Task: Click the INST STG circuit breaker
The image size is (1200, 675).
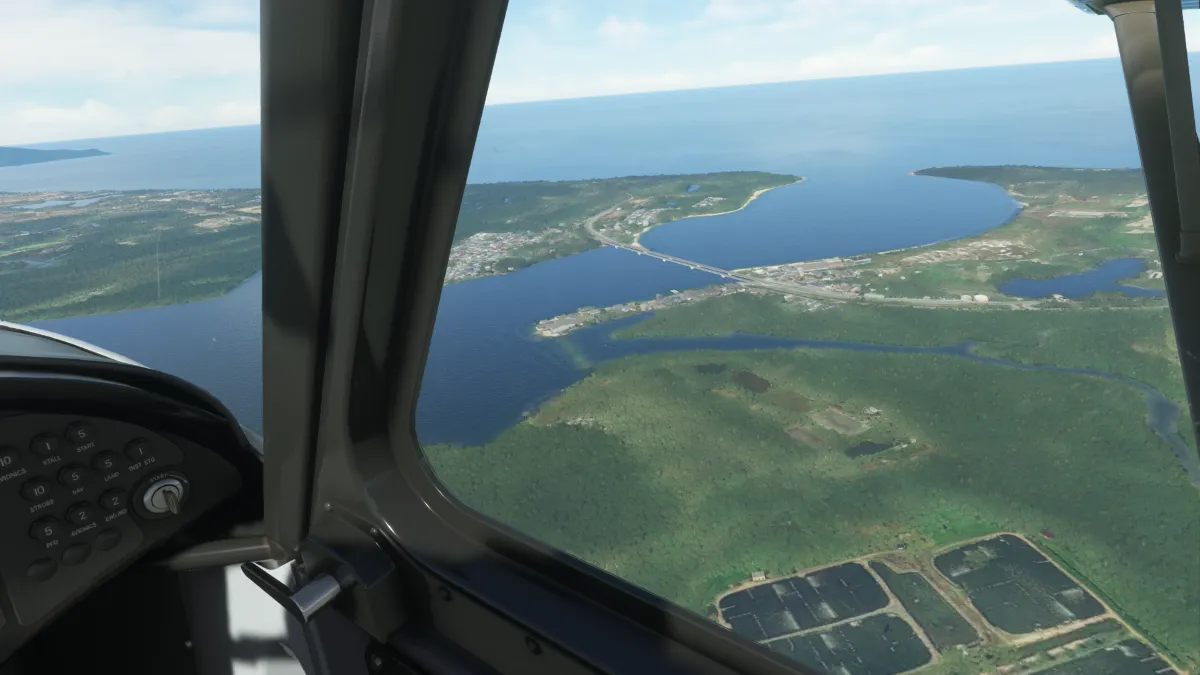Action: (x=139, y=450)
